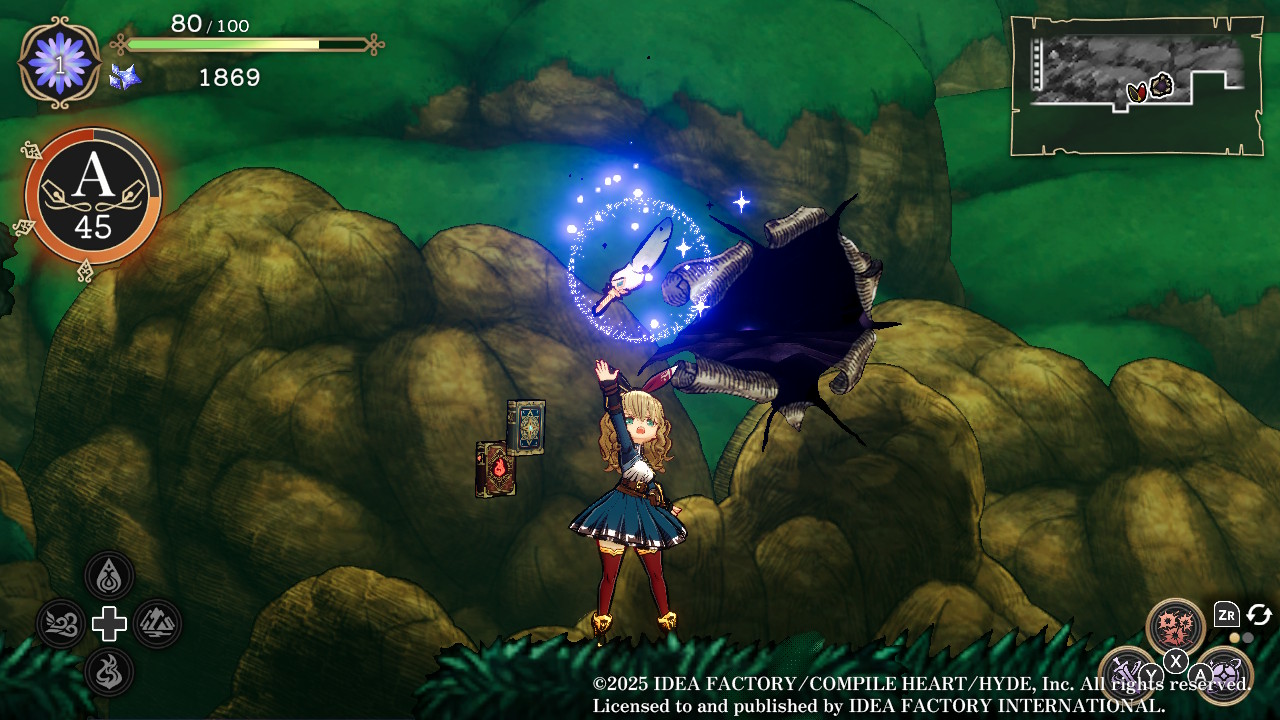The height and width of the screenshot is (720, 1280).
Task: Select the fire flame element icon
Action: click(x=109, y=671)
